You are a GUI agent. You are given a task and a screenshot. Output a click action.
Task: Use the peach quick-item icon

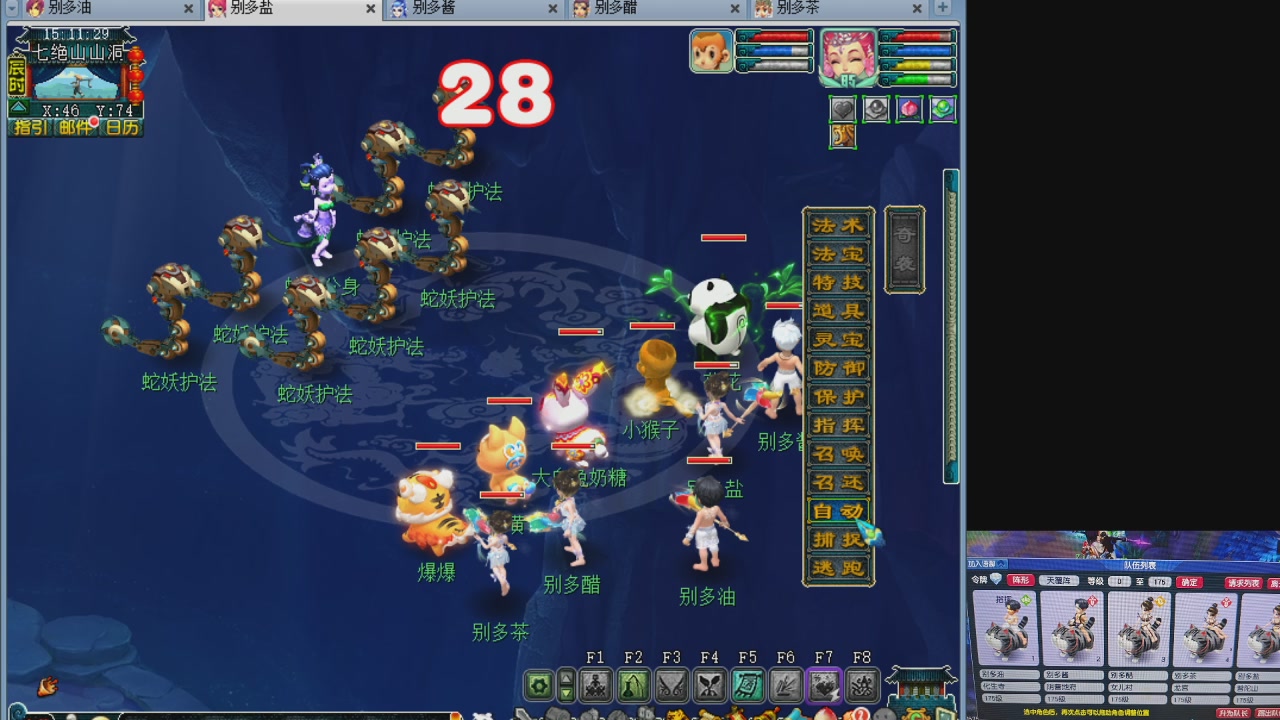(908, 110)
